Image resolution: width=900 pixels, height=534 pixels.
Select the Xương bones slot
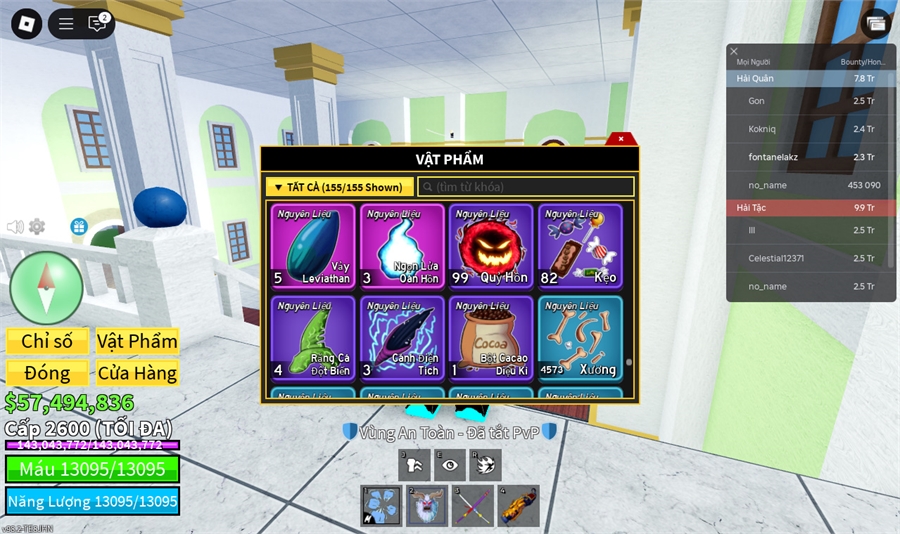pos(580,338)
